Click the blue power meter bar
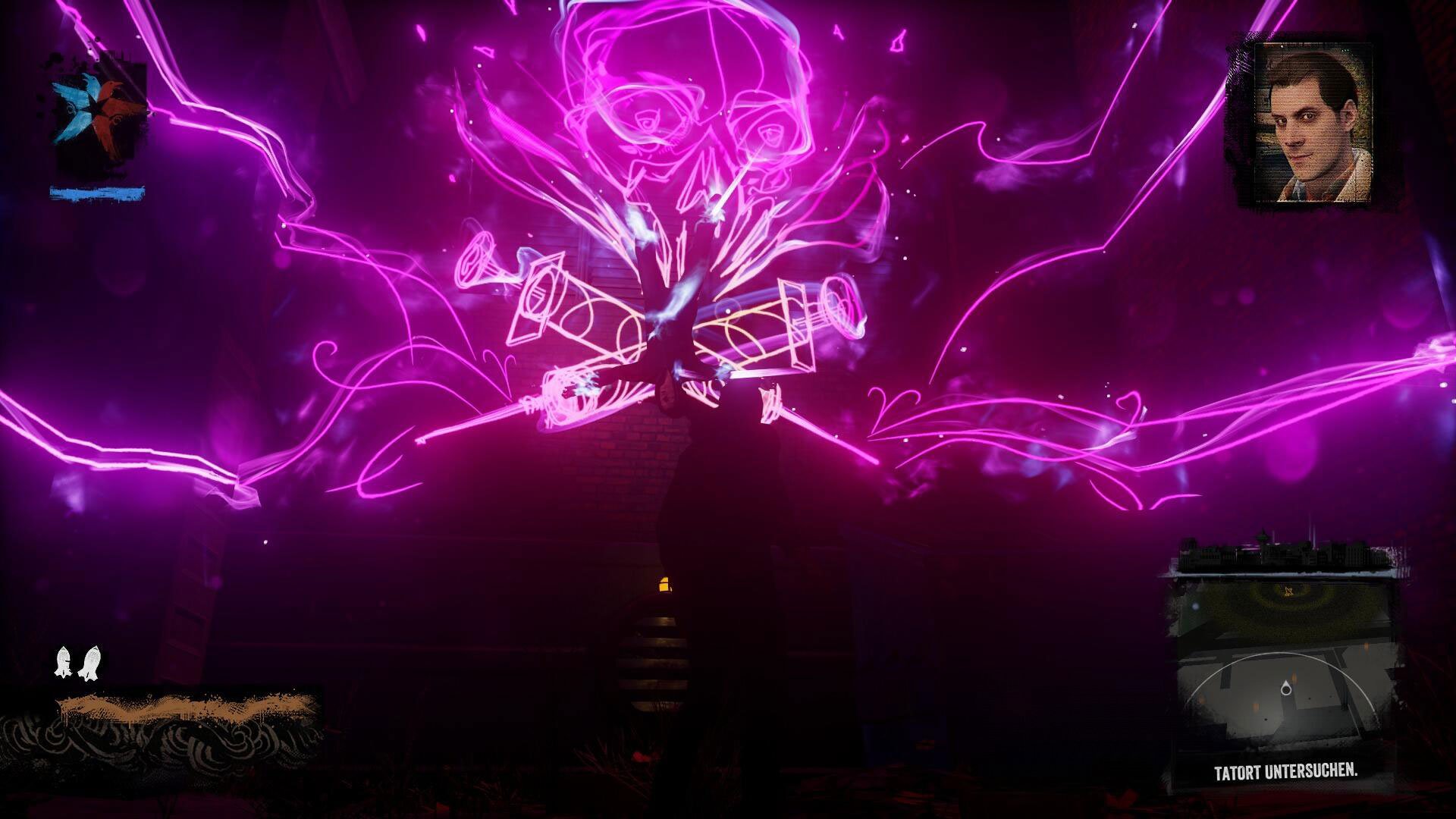The height and width of the screenshot is (819, 1456). [x=97, y=193]
